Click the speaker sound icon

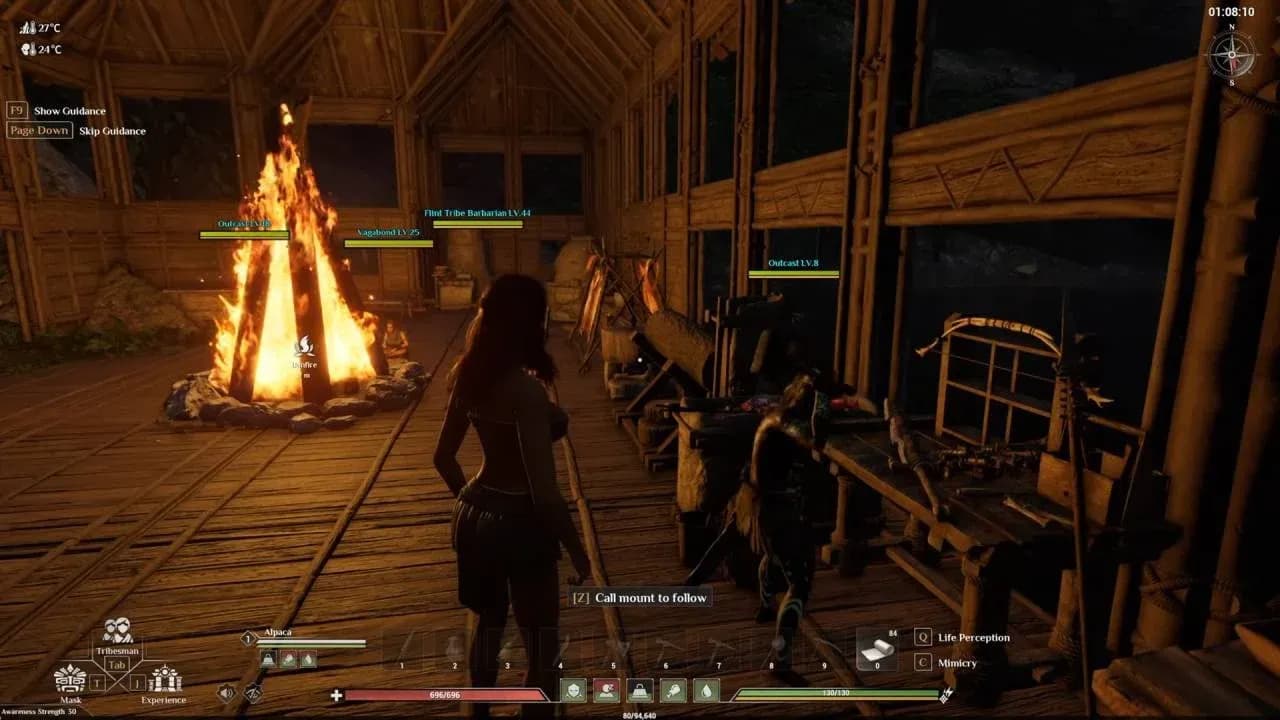coord(226,692)
